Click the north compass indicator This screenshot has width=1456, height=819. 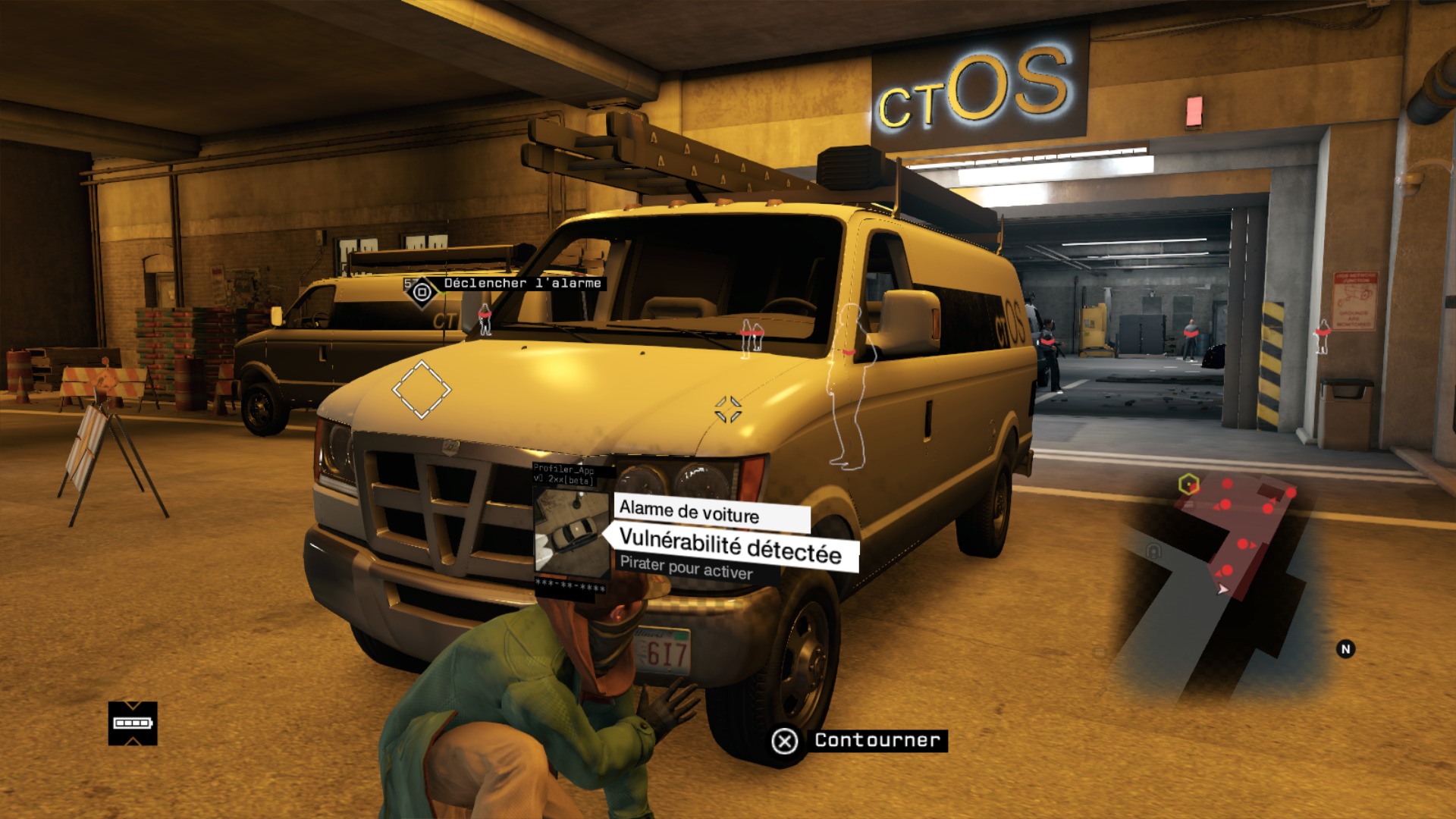pyautogui.click(x=1345, y=649)
